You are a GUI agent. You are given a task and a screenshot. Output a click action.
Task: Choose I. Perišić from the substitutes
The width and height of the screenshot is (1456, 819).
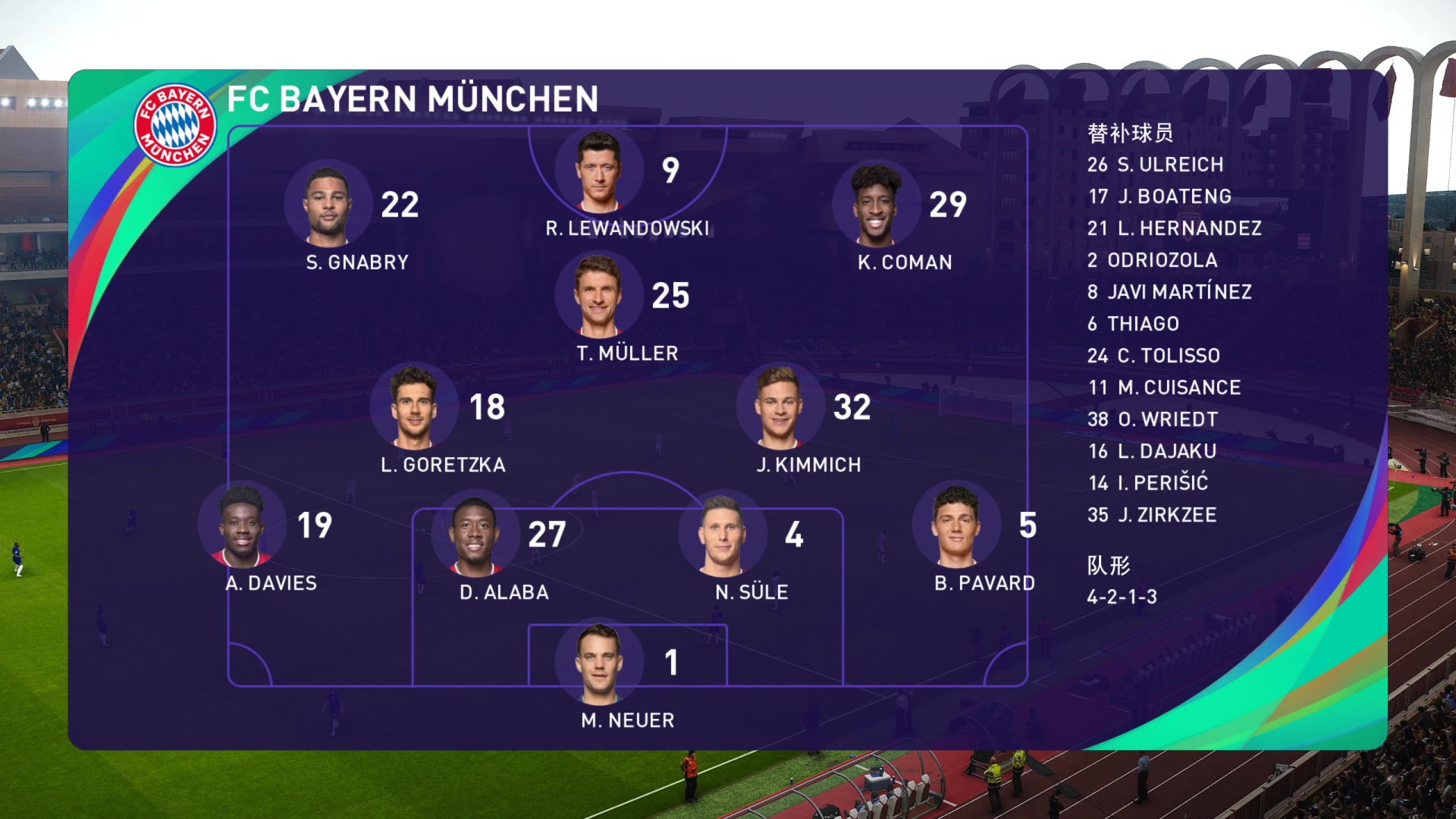1147,483
